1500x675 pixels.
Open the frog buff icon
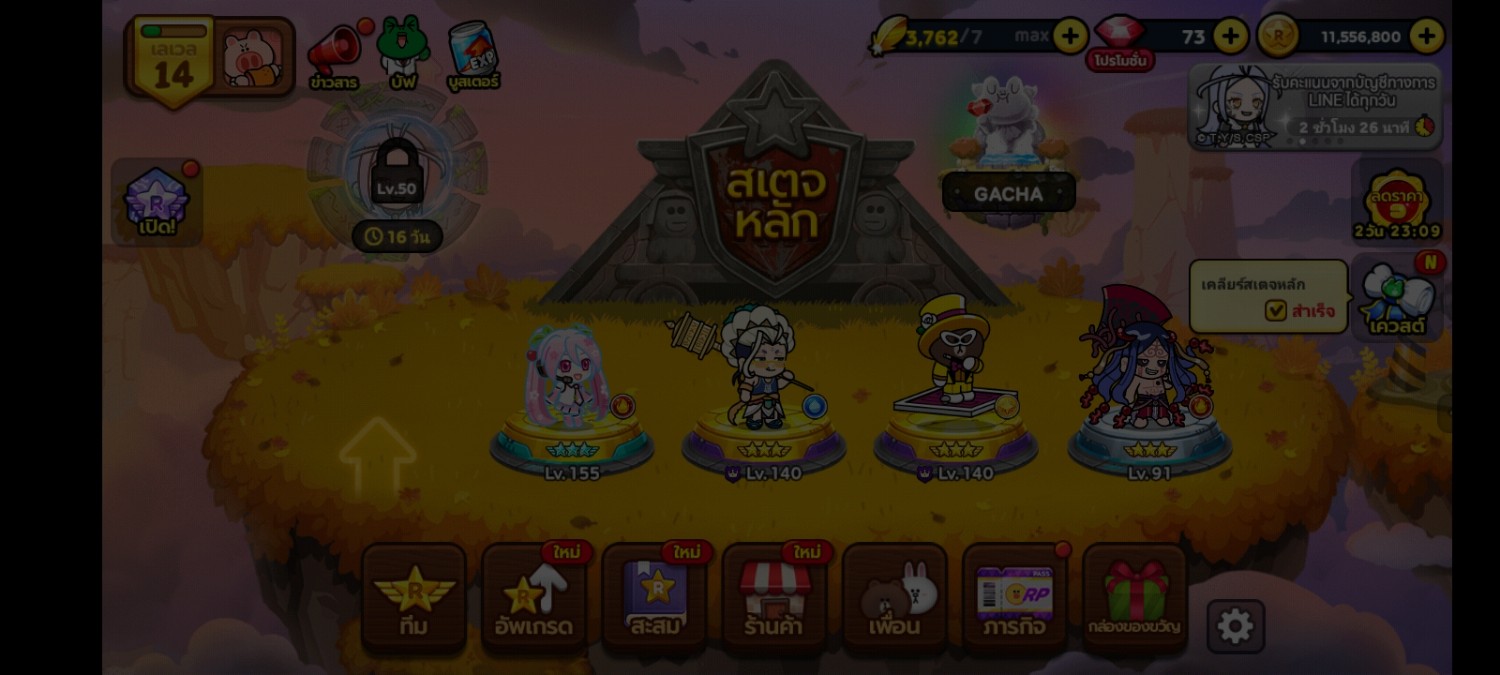pyautogui.click(x=403, y=54)
